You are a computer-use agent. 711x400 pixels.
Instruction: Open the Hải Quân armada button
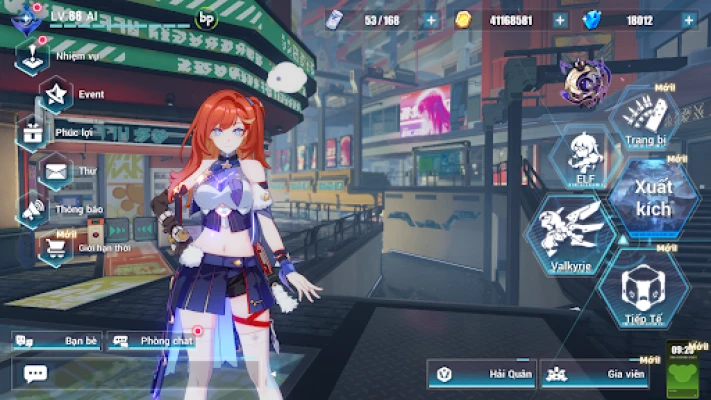coord(482,374)
